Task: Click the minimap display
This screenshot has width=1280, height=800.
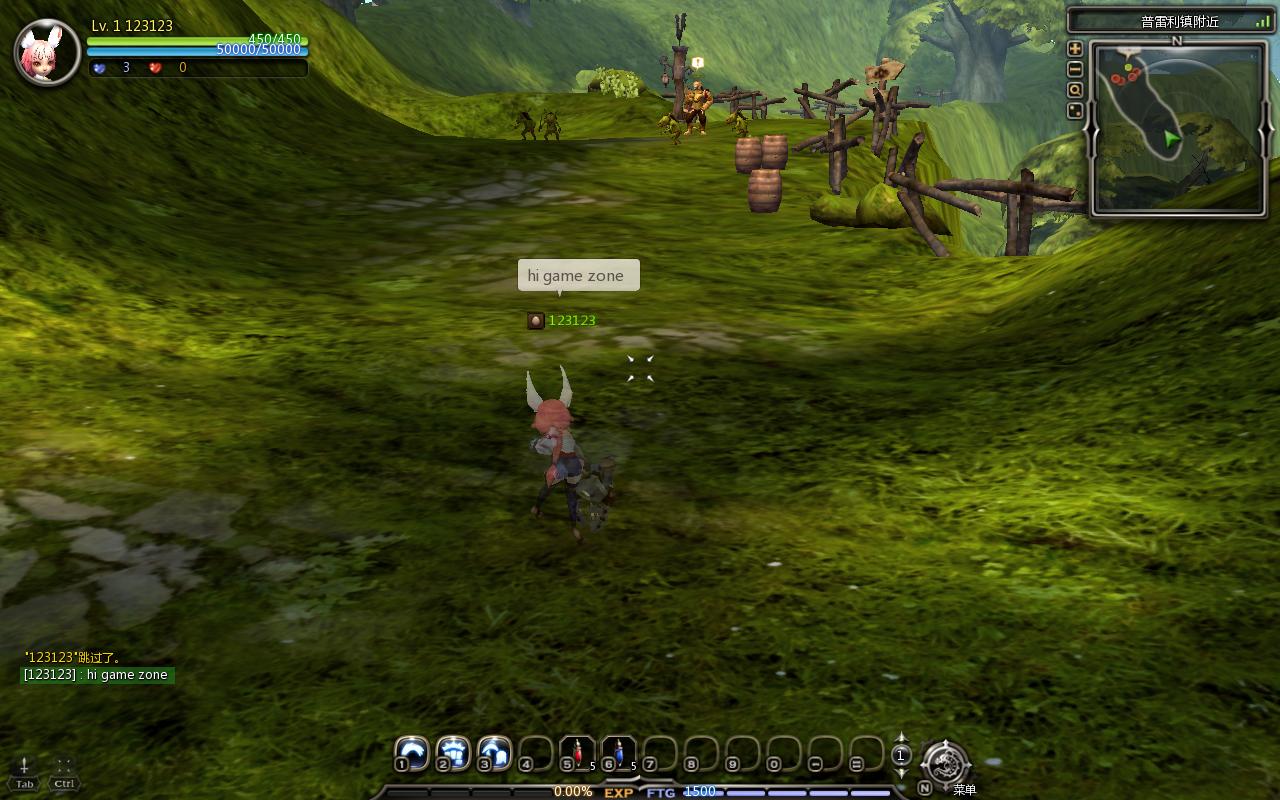Action: (1178, 127)
